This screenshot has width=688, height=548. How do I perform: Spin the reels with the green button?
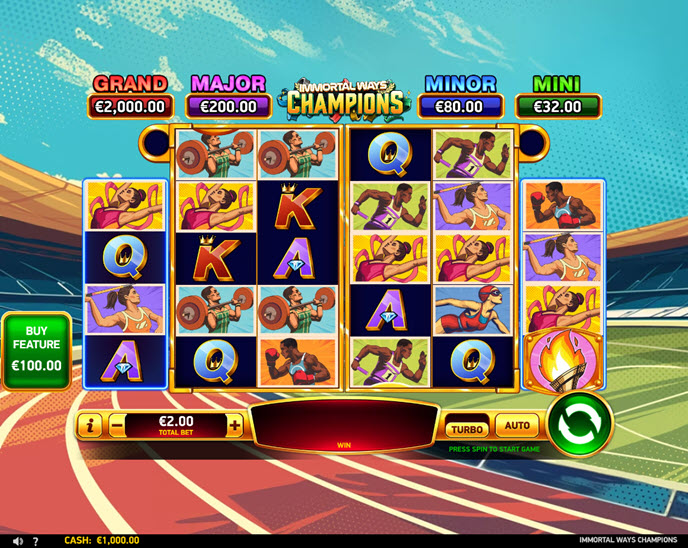coord(580,424)
